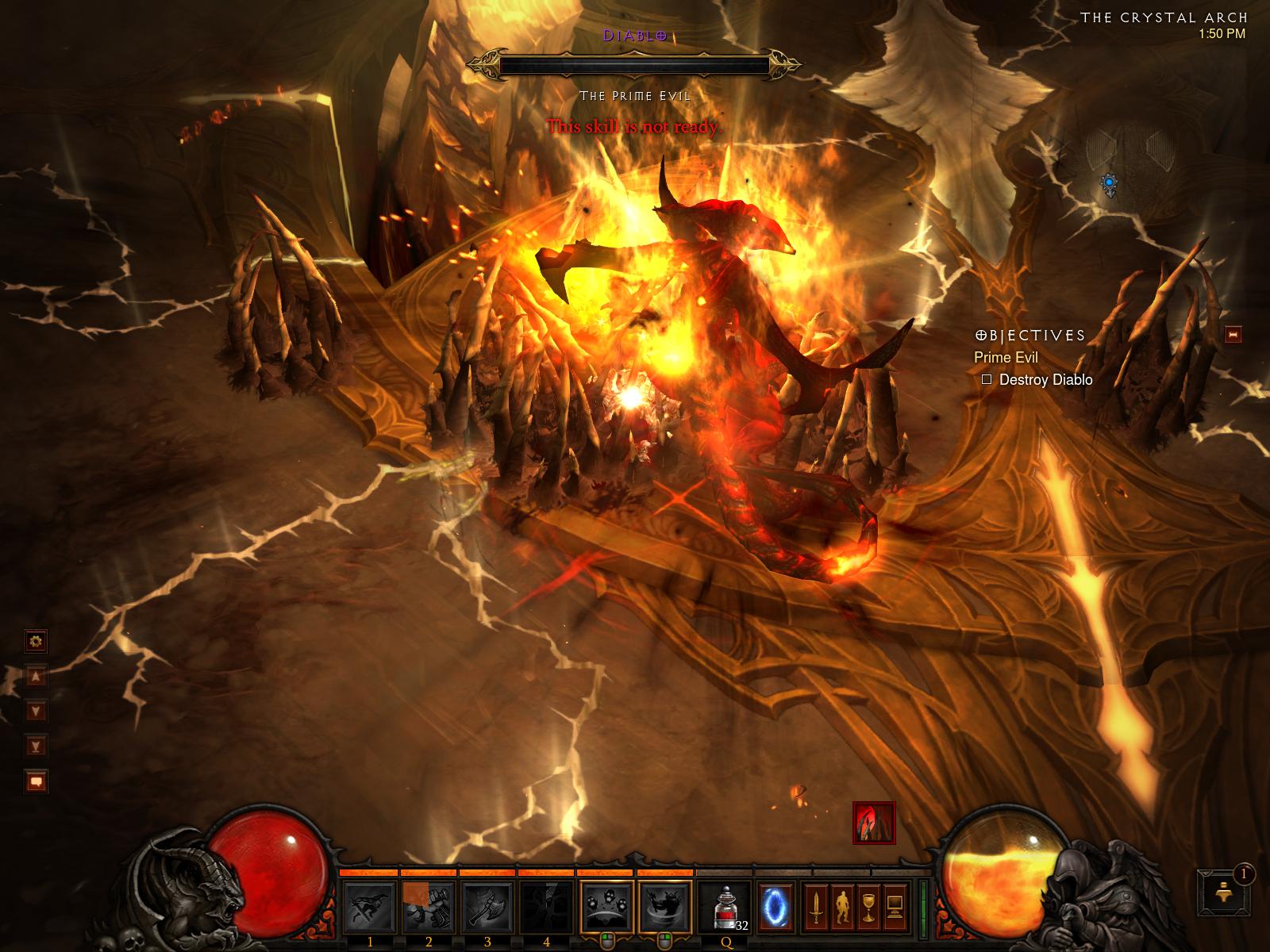
Task: Open the Skills menu sword icon
Action: (x=815, y=907)
